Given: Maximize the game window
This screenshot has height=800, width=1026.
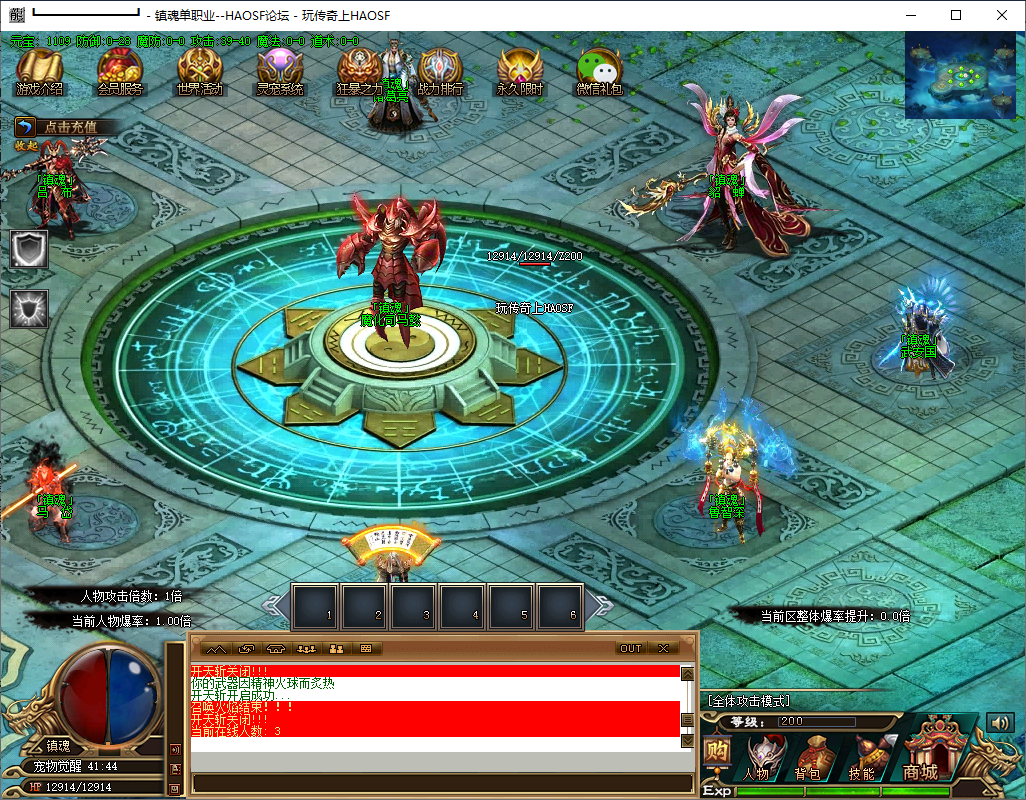Looking at the screenshot, I should click(956, 15).
